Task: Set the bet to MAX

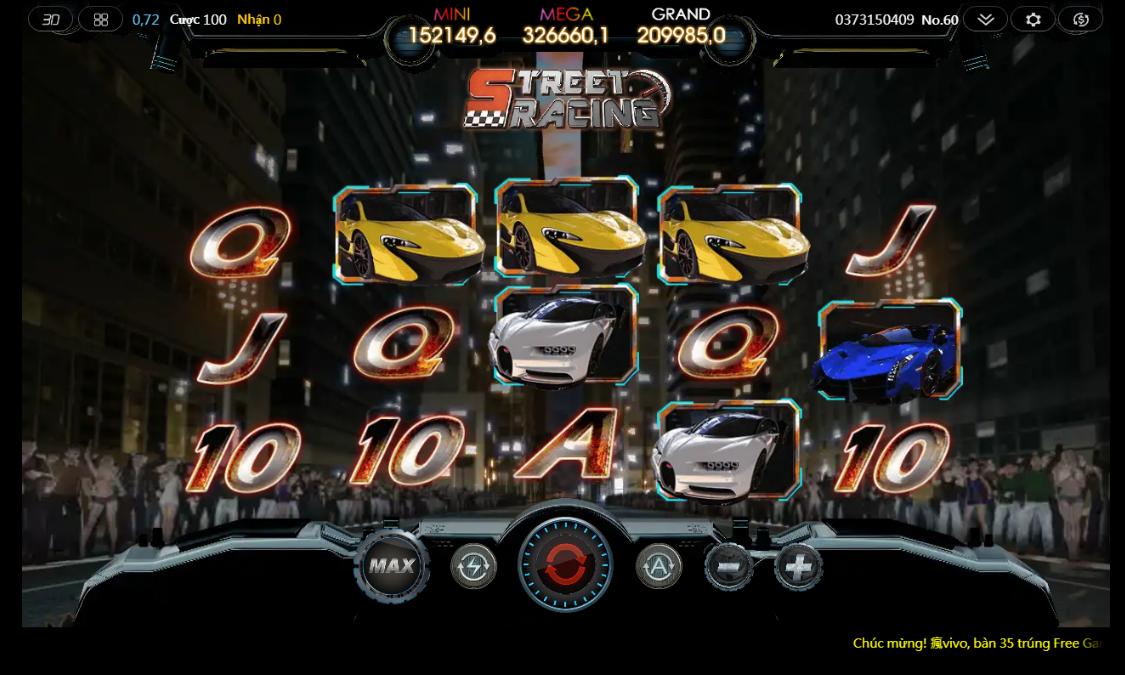Action: click(x=391, y=565)
